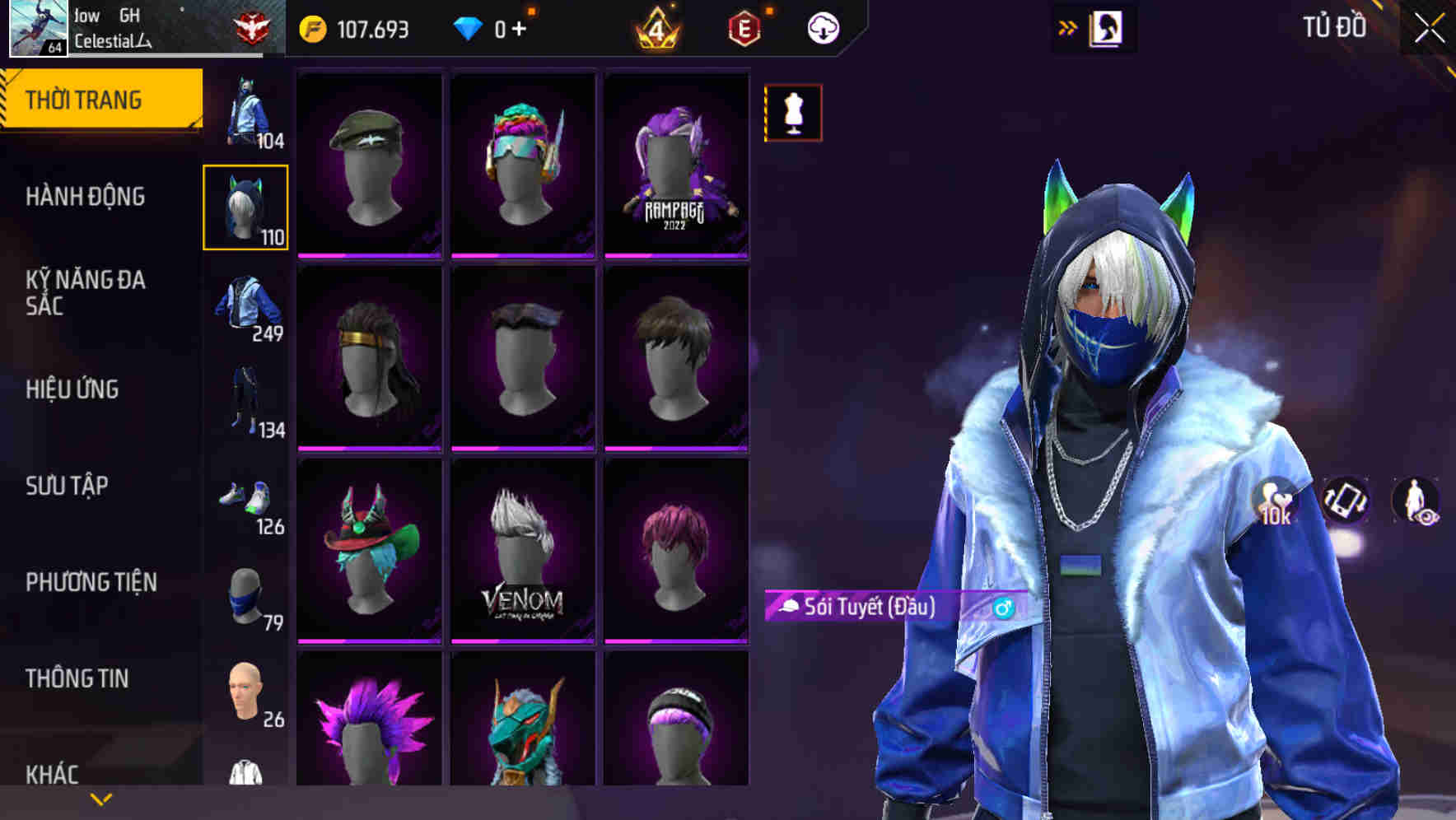Open the wardrobe profile icon near TỦ ĐỒ

coord(1105,26)
